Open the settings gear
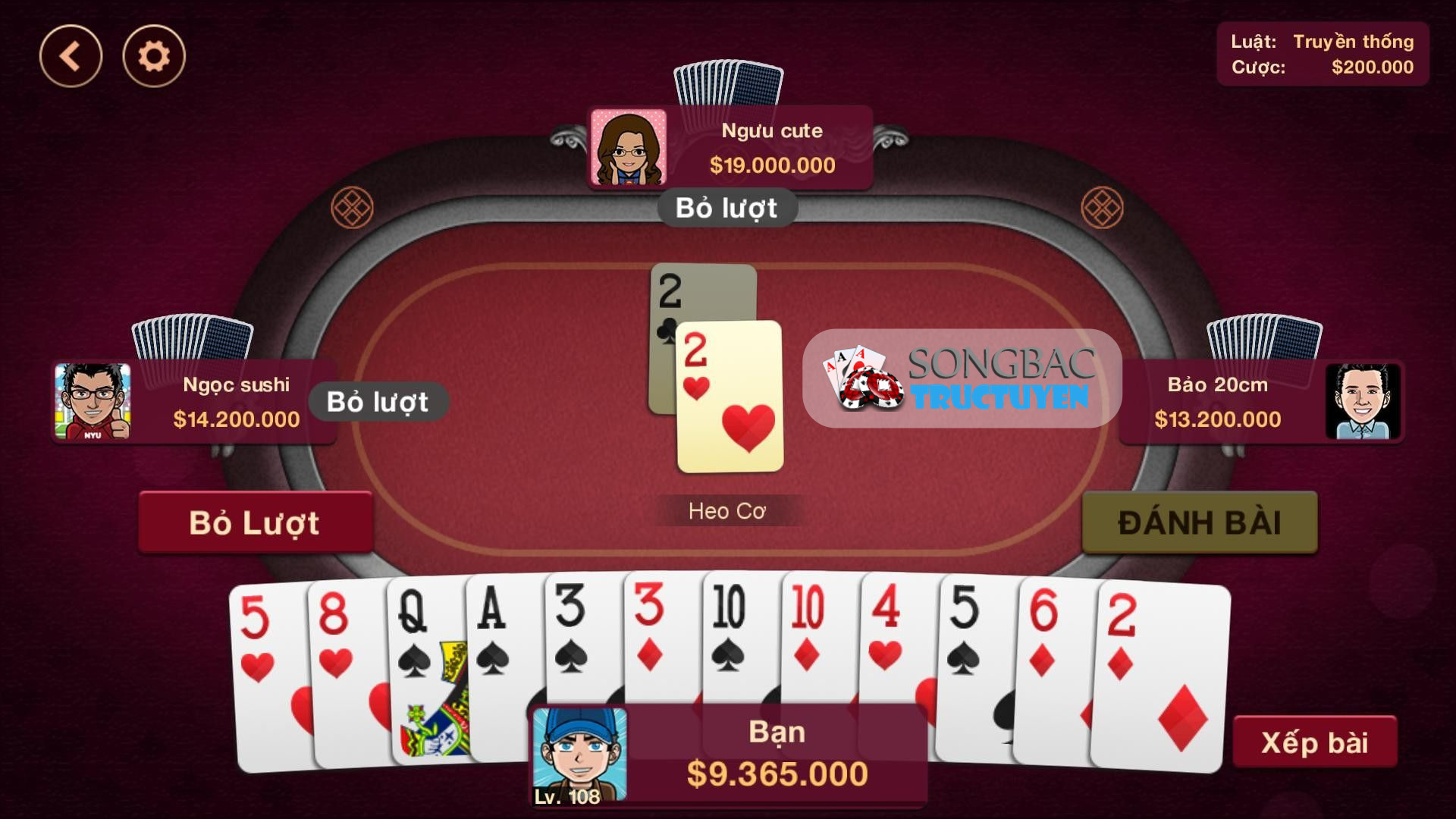Screen dimensions: 1456x819 point(152,55)
